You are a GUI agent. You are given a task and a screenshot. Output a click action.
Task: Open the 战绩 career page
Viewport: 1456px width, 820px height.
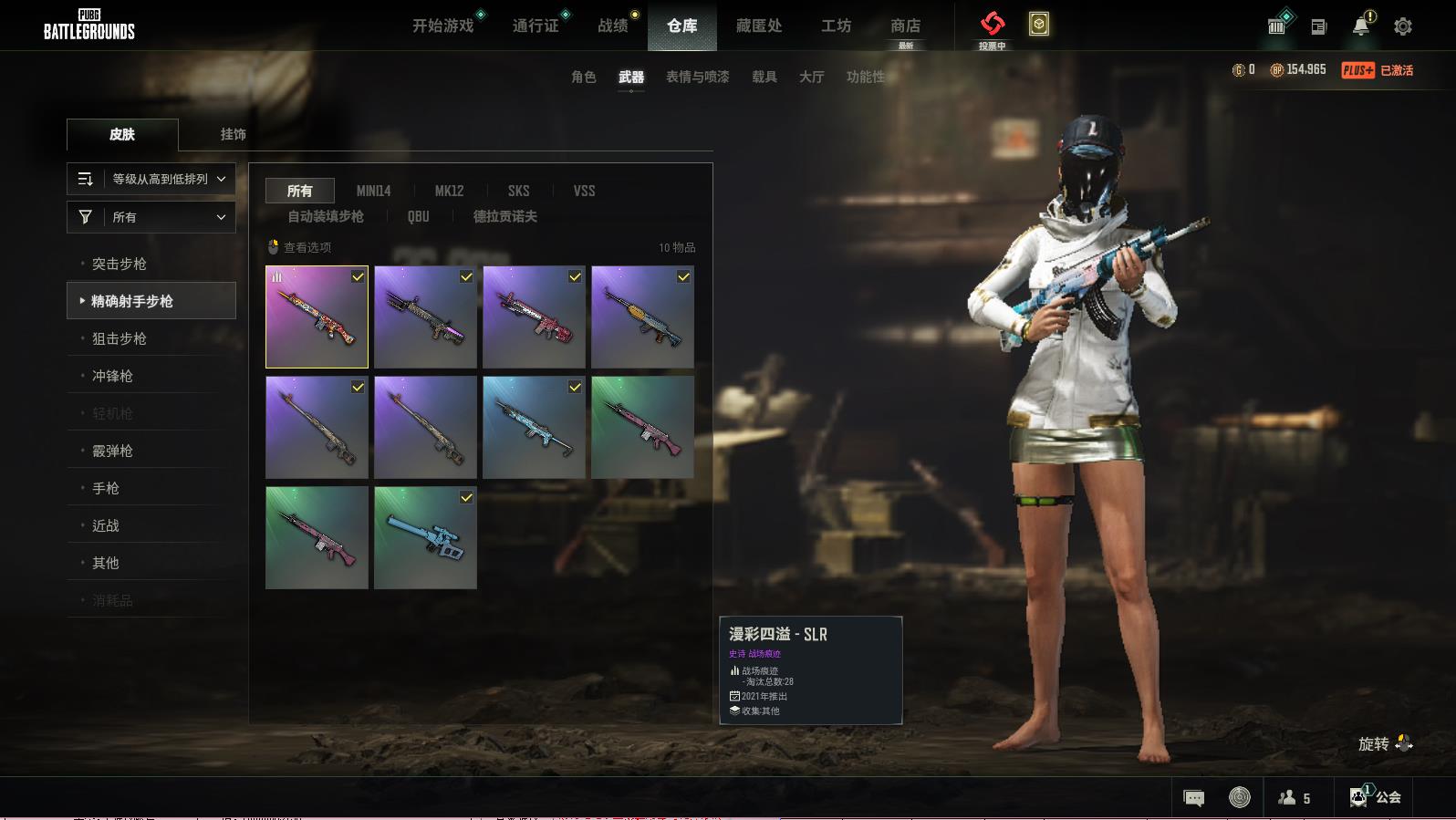pos(613,26)
